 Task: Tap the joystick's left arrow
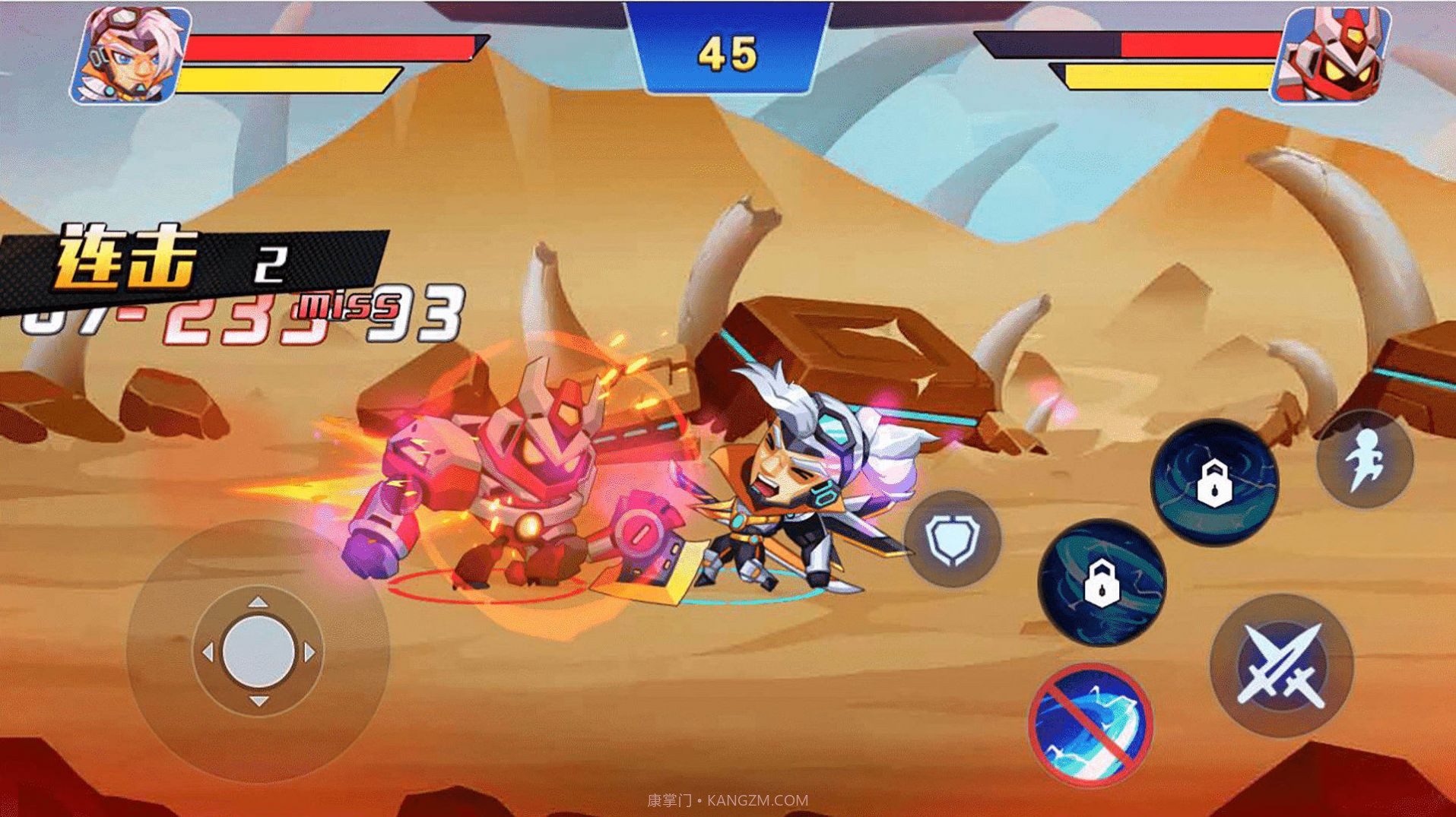[x=208, y=652]
